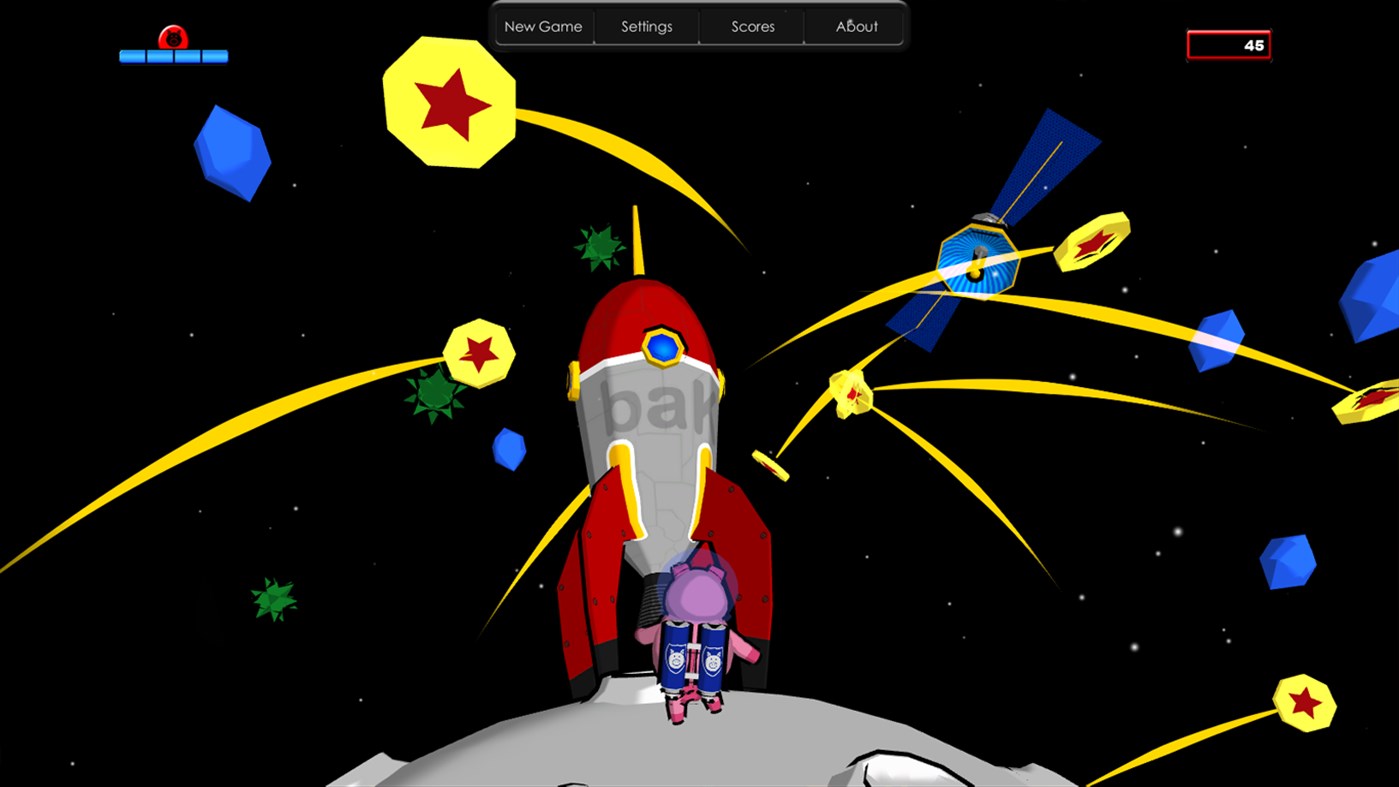Screen dimensions: 1399x787
Task: Click the red-bordered score box showing 45
Action: click(1228, 44)
